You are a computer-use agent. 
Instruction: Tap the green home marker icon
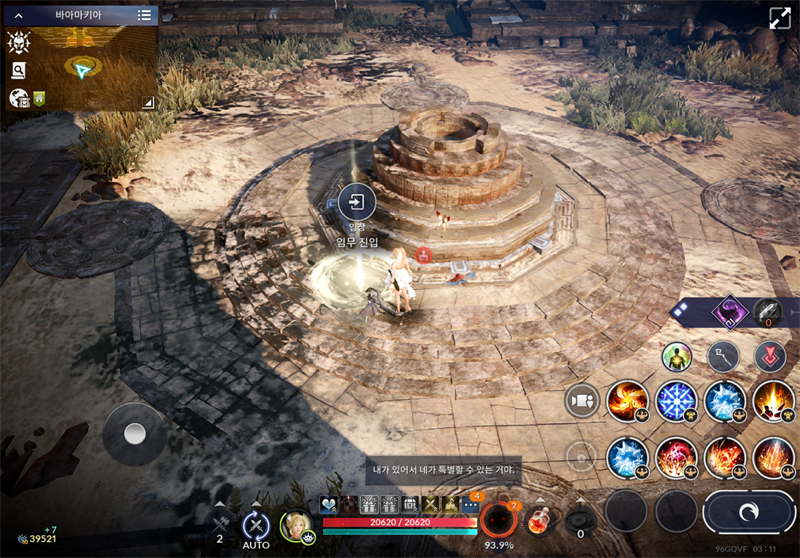[x=39, y=98]
